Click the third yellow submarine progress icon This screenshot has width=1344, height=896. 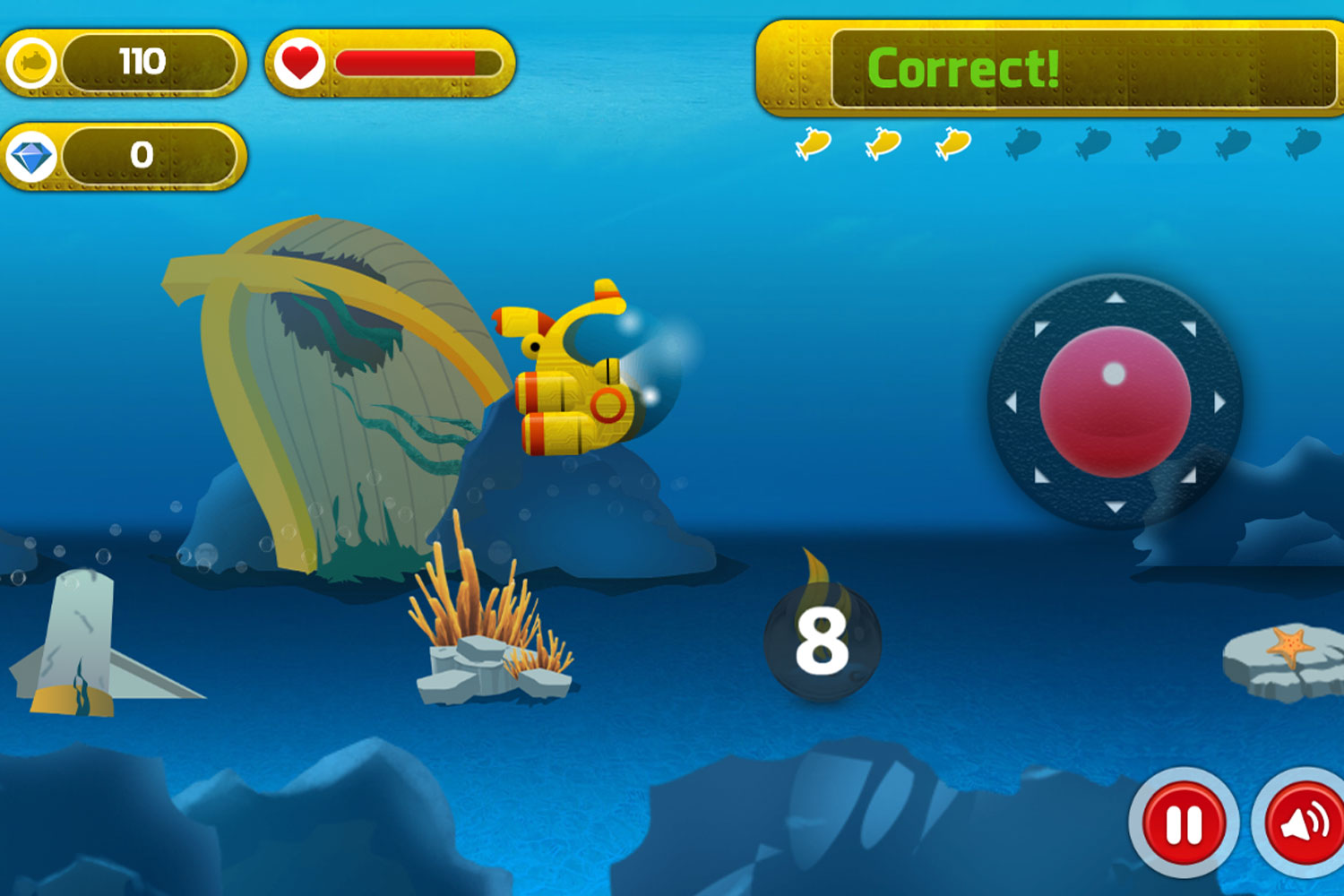[952, 143]
